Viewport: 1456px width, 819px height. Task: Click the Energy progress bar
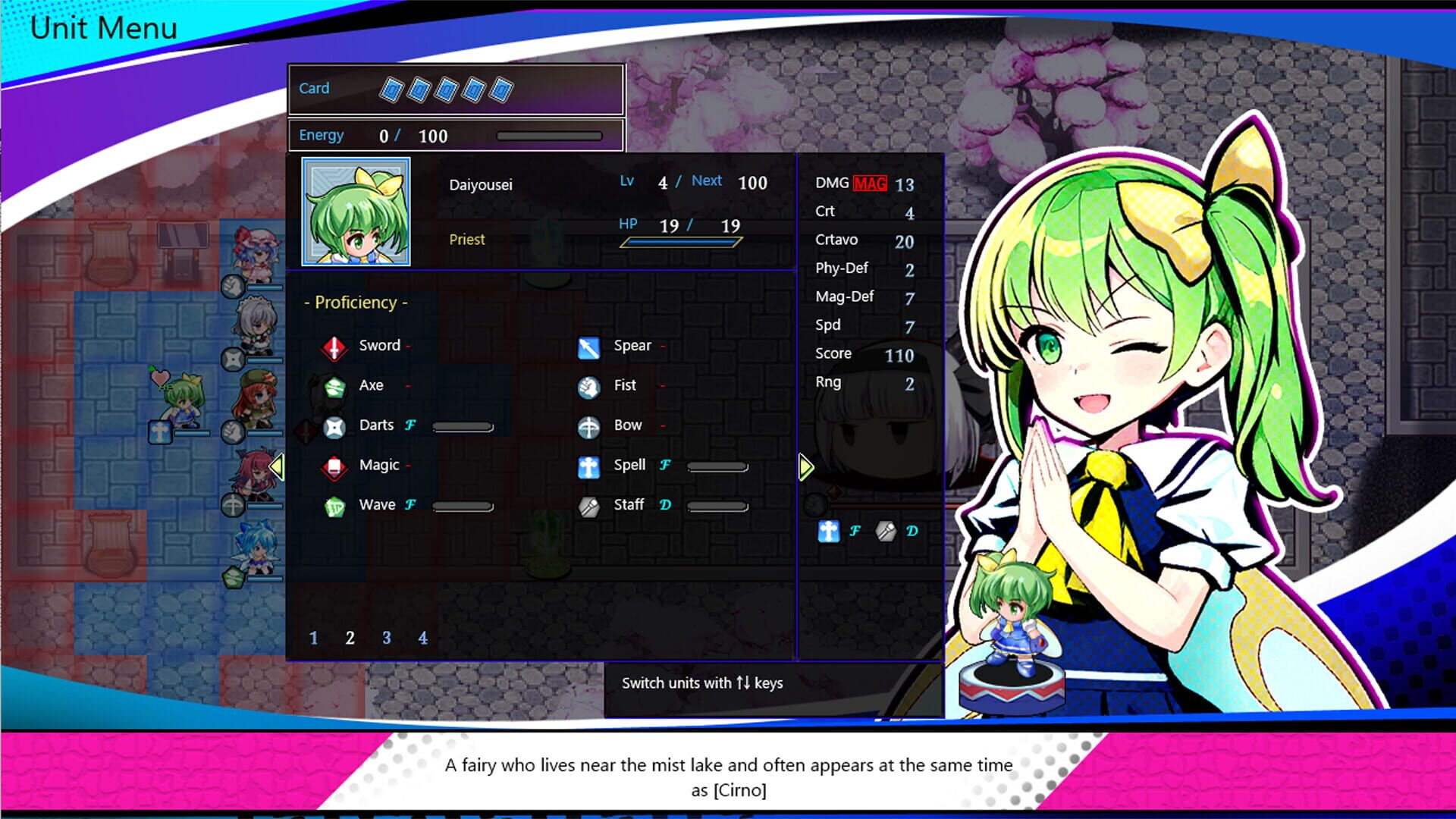coord(550,136)
